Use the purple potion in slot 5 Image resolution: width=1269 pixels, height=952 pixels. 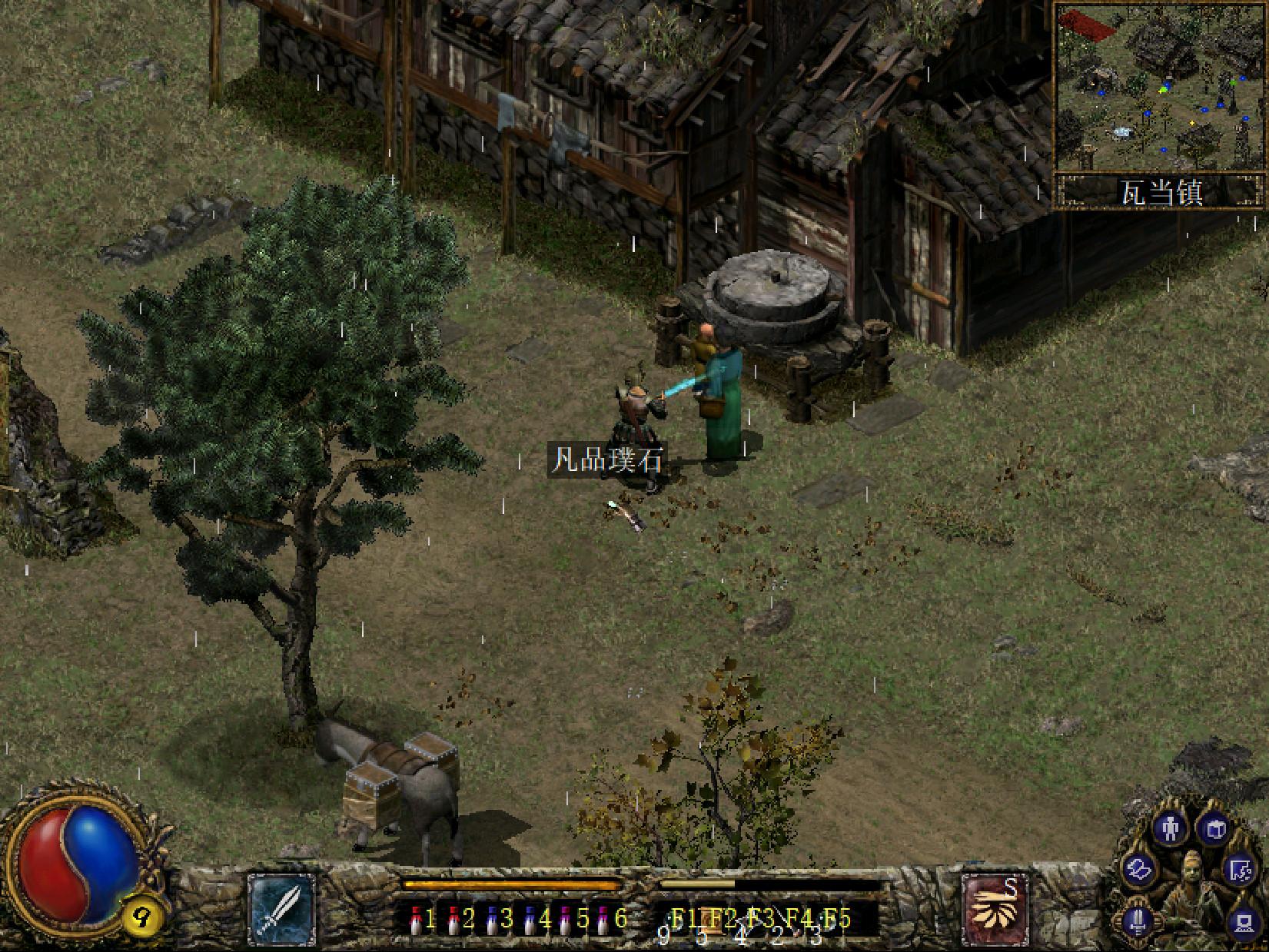click(x=567, y=919)
